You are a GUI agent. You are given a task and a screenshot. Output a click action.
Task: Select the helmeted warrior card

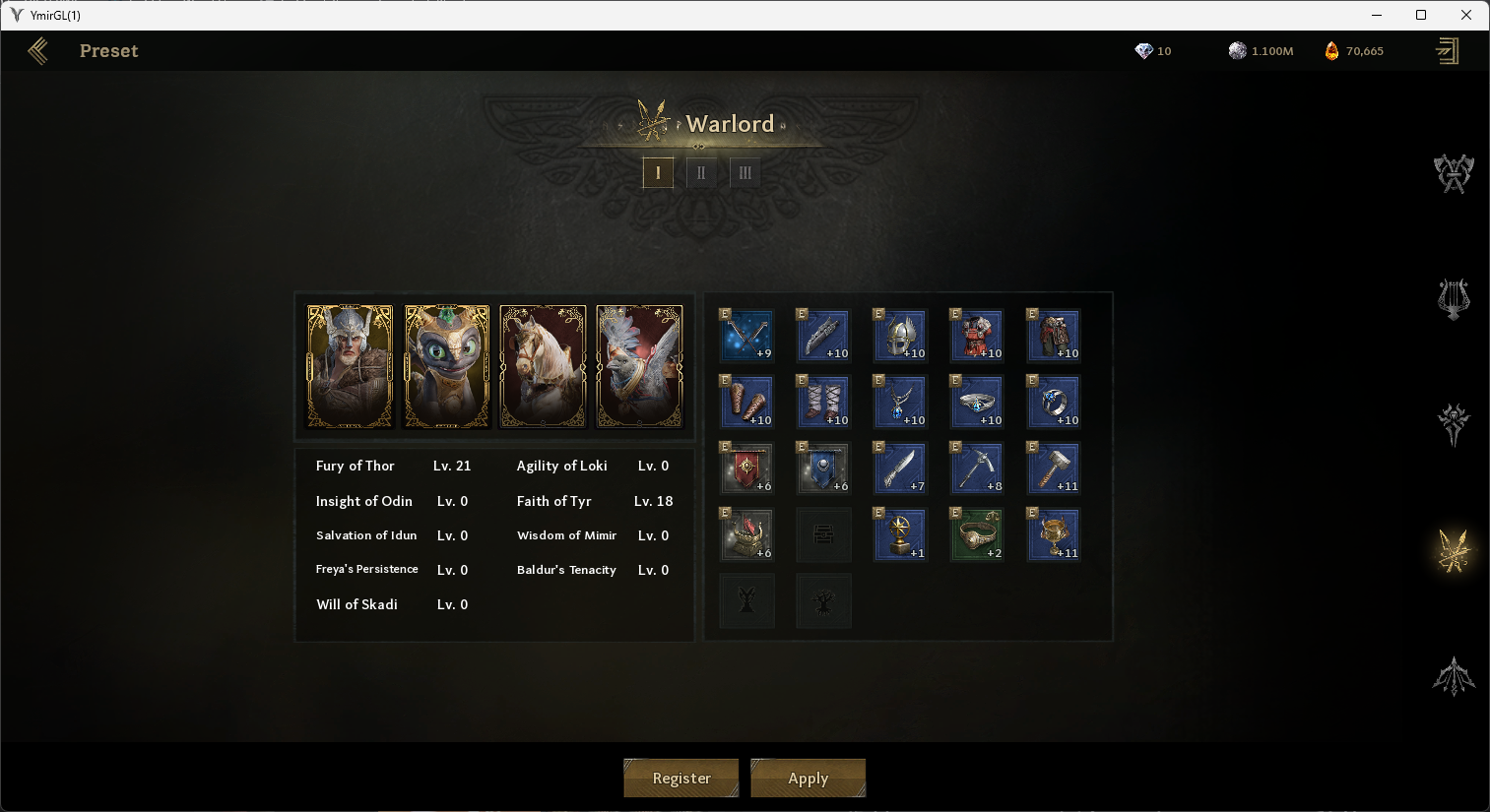pyautogui.click(x=350, y=366)
